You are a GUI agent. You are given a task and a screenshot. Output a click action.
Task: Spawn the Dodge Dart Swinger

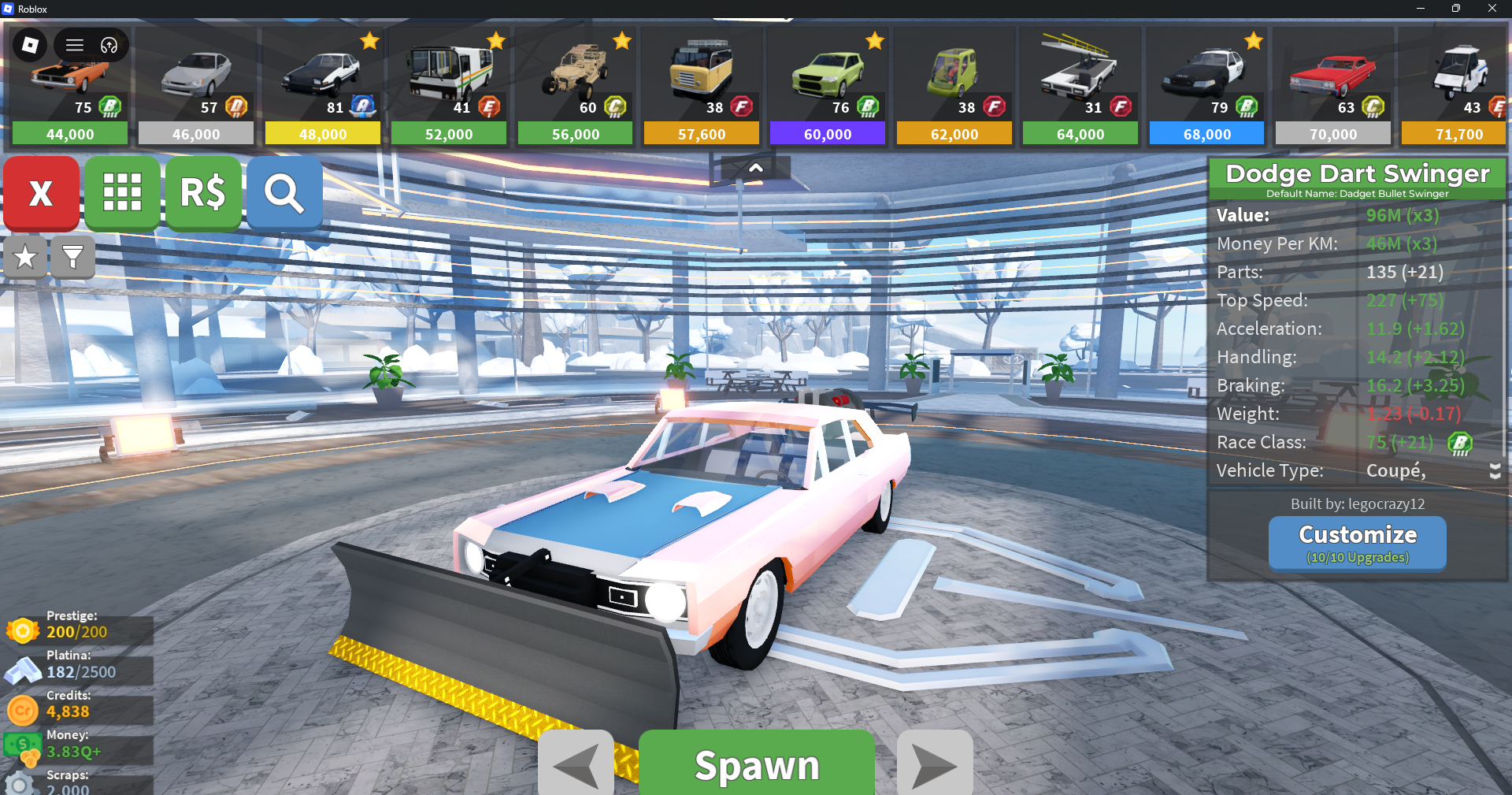(x=756, y=764)
